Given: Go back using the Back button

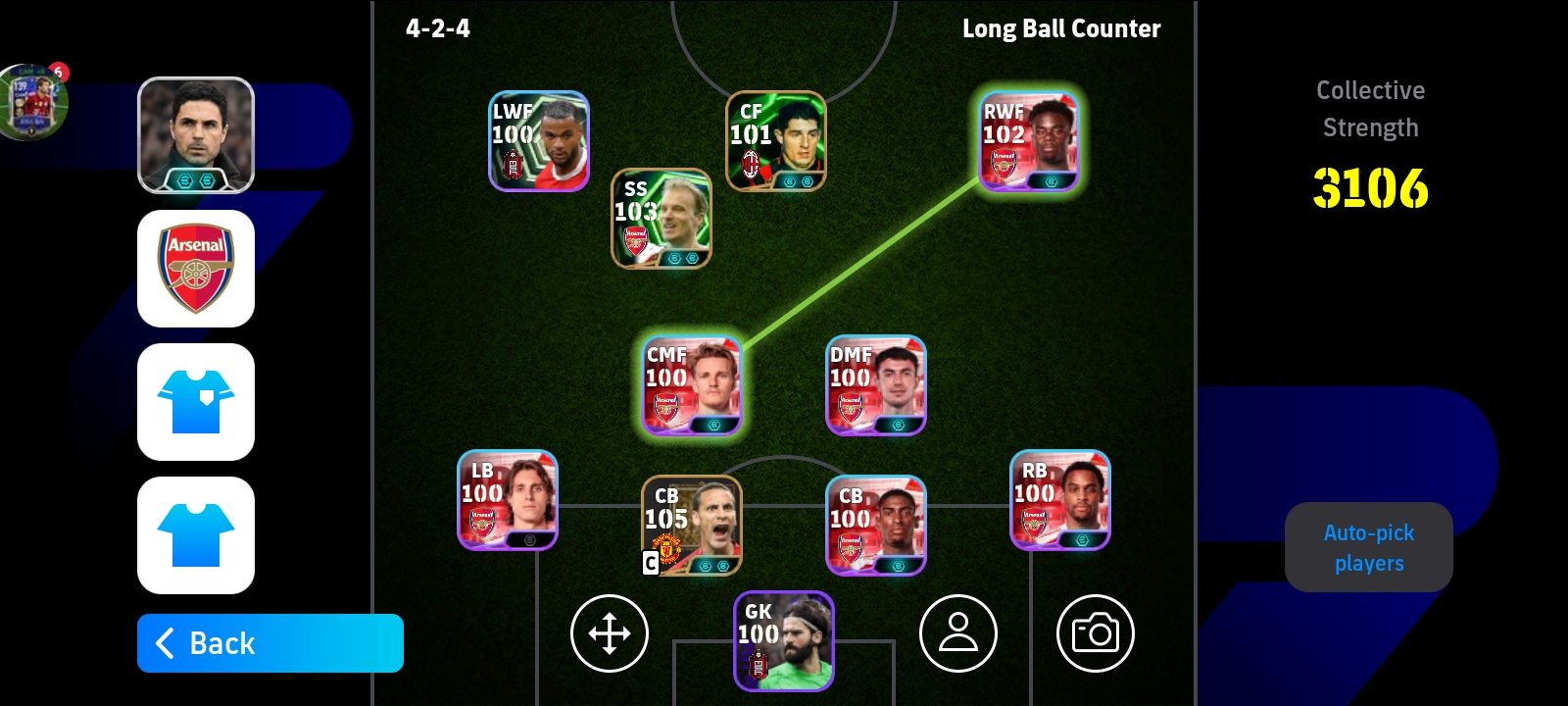Looking at the screenshot, I should (x=269, y=643).
